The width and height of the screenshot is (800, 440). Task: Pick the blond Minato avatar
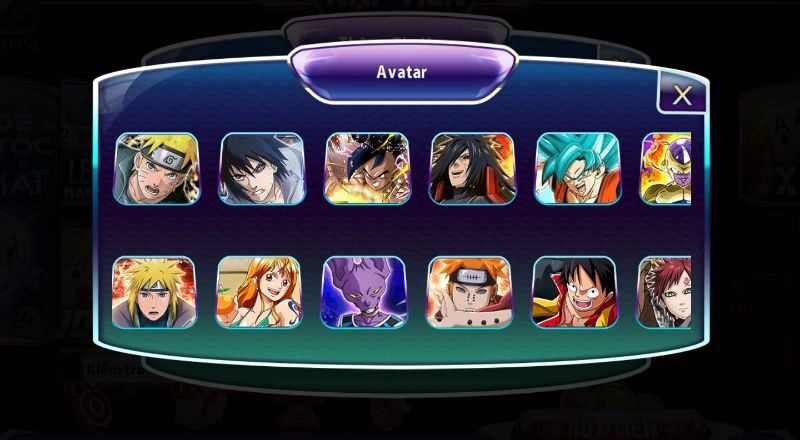(154, 292)
